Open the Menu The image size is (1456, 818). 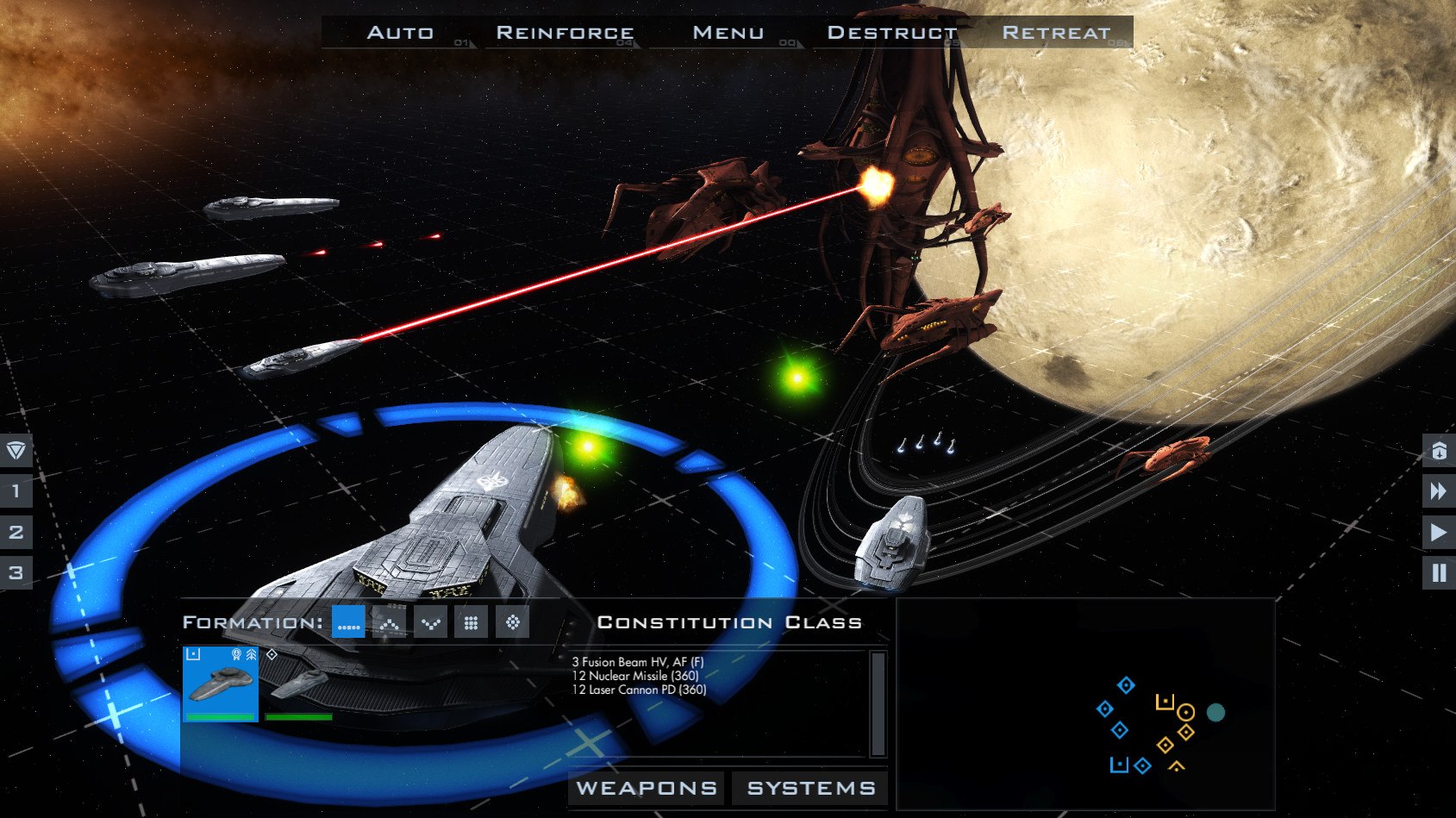[x=728, y=33]
